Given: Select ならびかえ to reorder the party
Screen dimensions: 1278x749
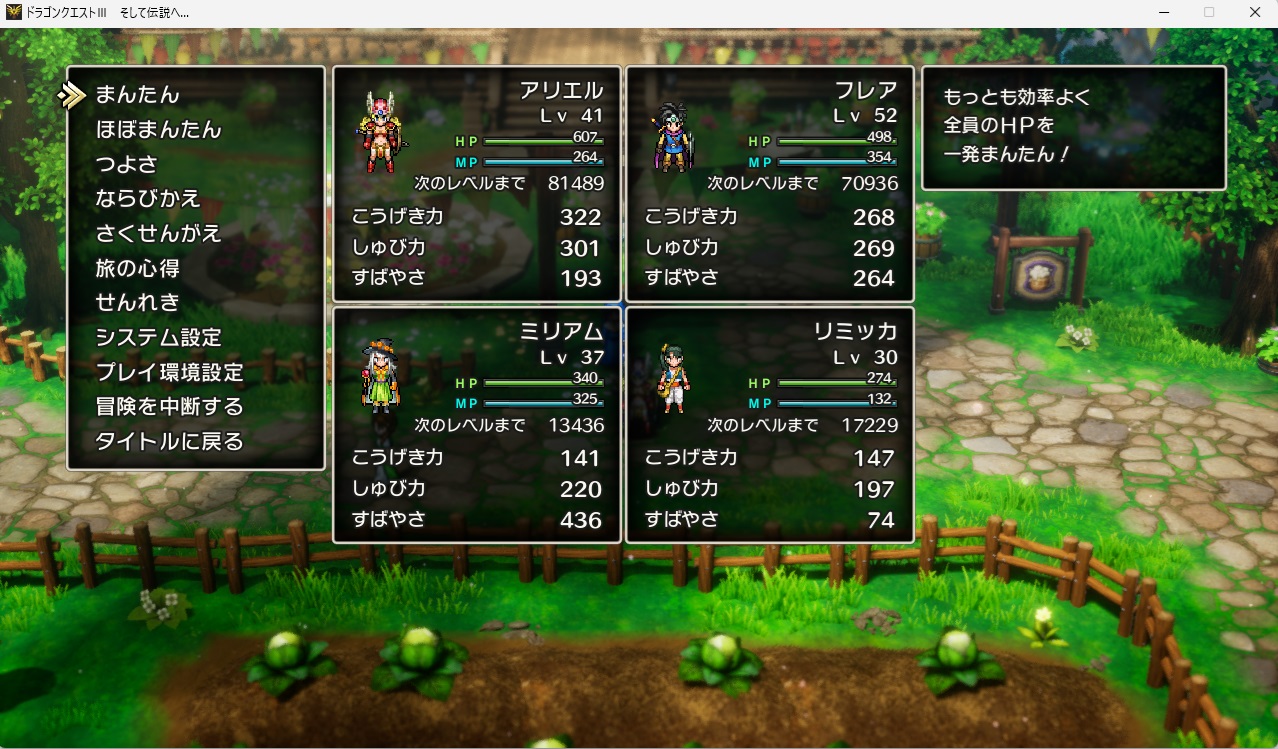Looking at the screenshot, I should click(147, 199).
